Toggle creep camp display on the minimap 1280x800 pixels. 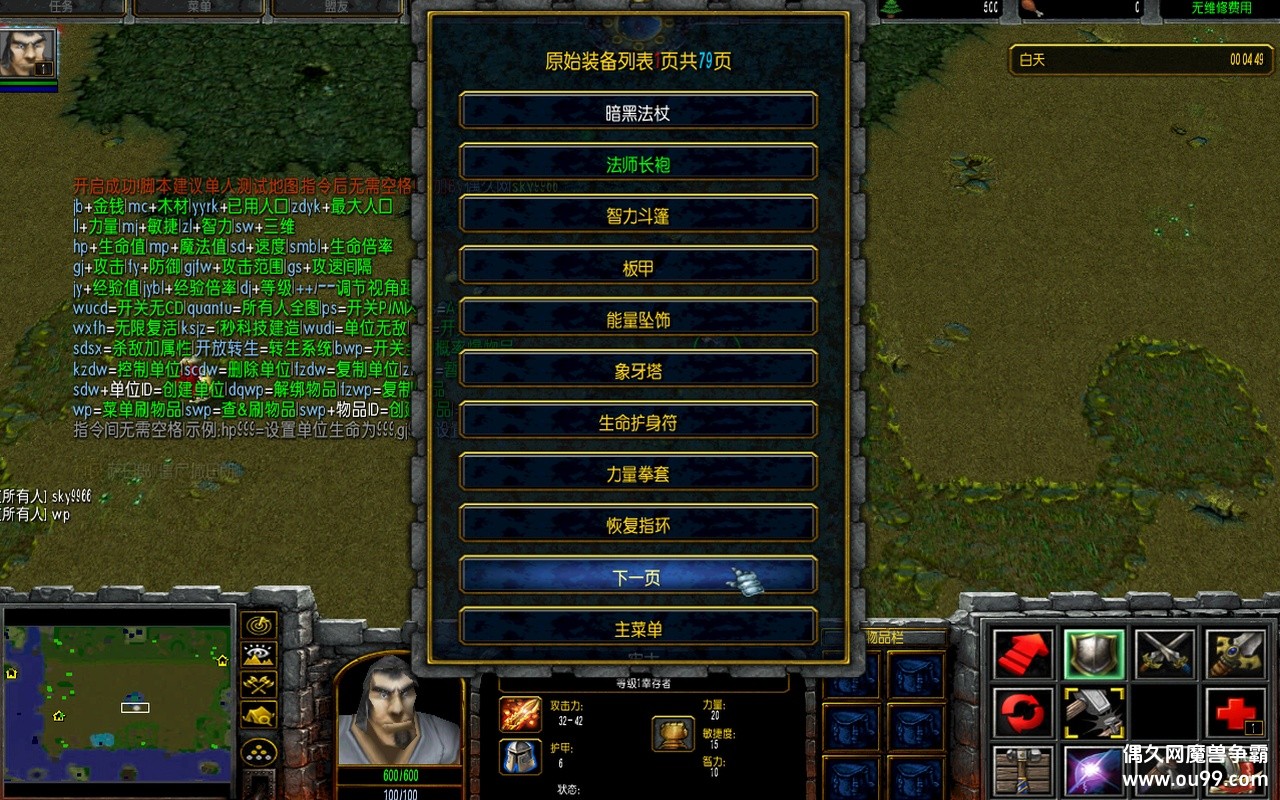(x=258, y=714)
